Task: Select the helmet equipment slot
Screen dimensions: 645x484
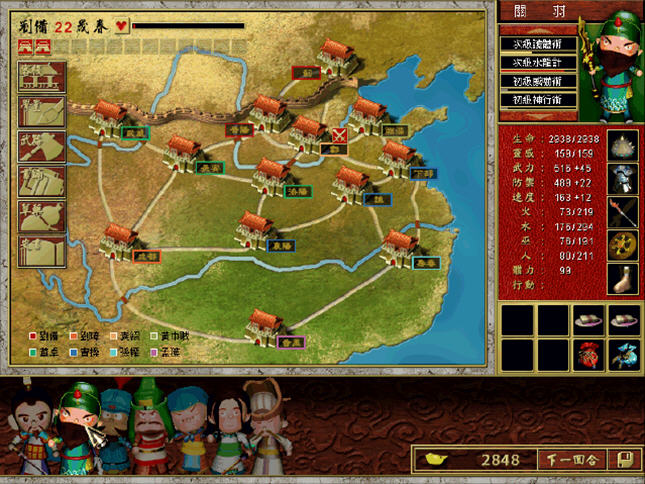Action: 624,177
